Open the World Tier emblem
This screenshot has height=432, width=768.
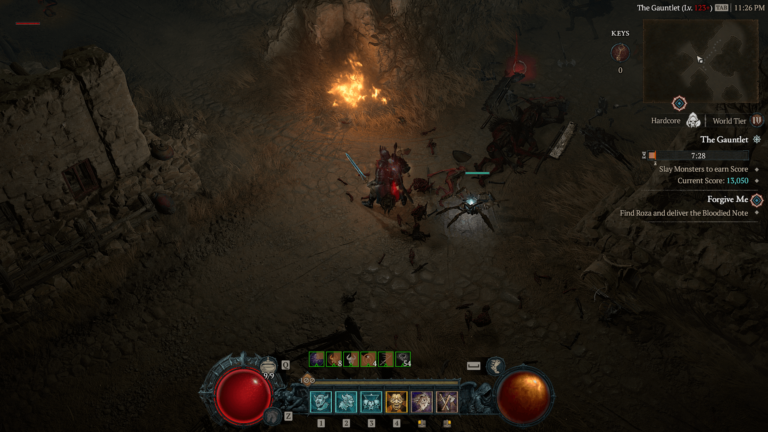click(x=756, y=121)
